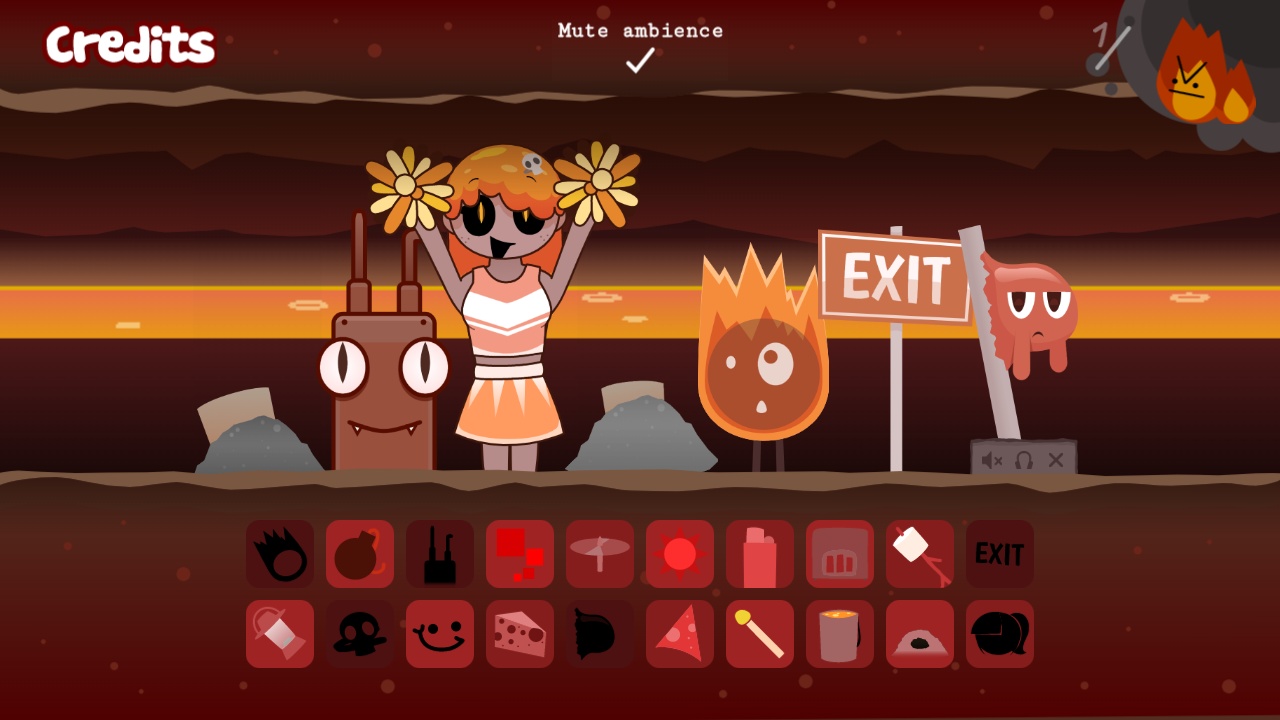Select the pizza slice sound icon
Image resolution: width=1280 pixels, height=720 pixels.
point(680,634)
